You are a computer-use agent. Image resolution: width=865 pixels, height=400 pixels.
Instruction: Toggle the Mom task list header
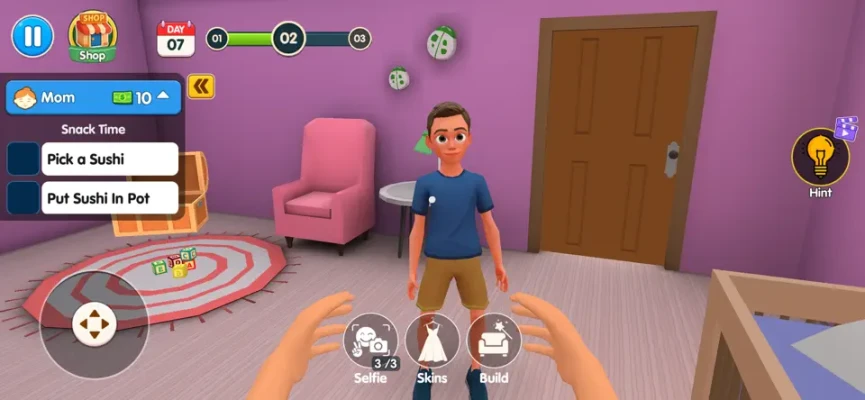(94, 98)
